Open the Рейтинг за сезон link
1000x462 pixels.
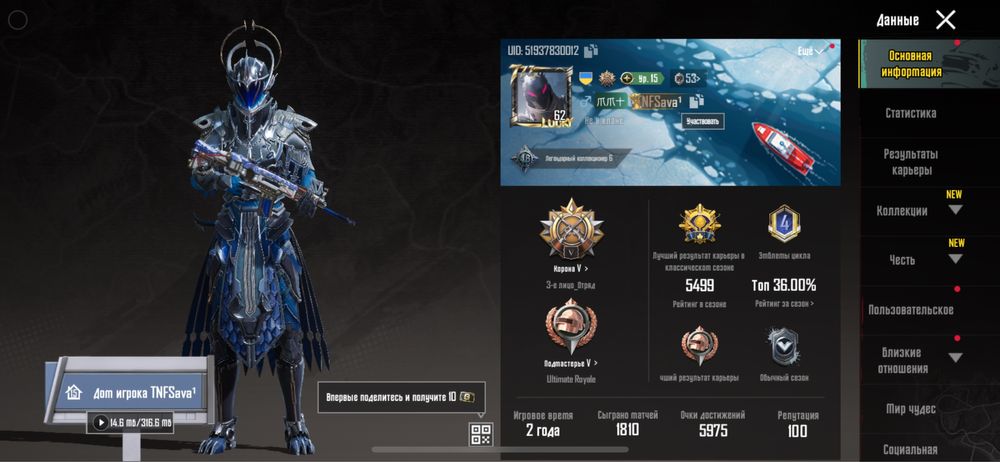[x=783, y=303]
